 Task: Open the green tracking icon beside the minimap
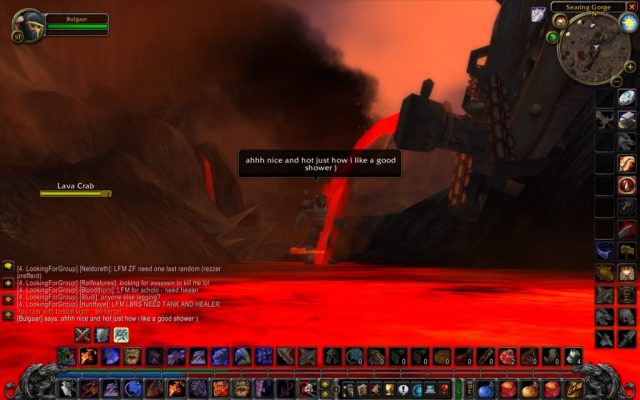pyautogui.click(x=553, y=37)
